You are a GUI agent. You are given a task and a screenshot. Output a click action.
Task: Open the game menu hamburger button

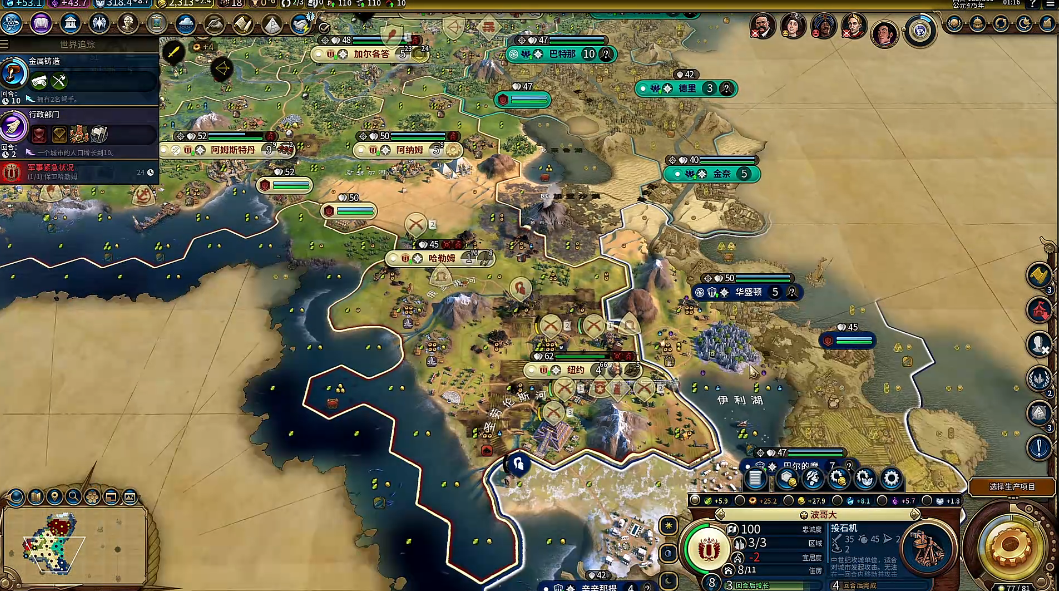(x=1050, y=4)
